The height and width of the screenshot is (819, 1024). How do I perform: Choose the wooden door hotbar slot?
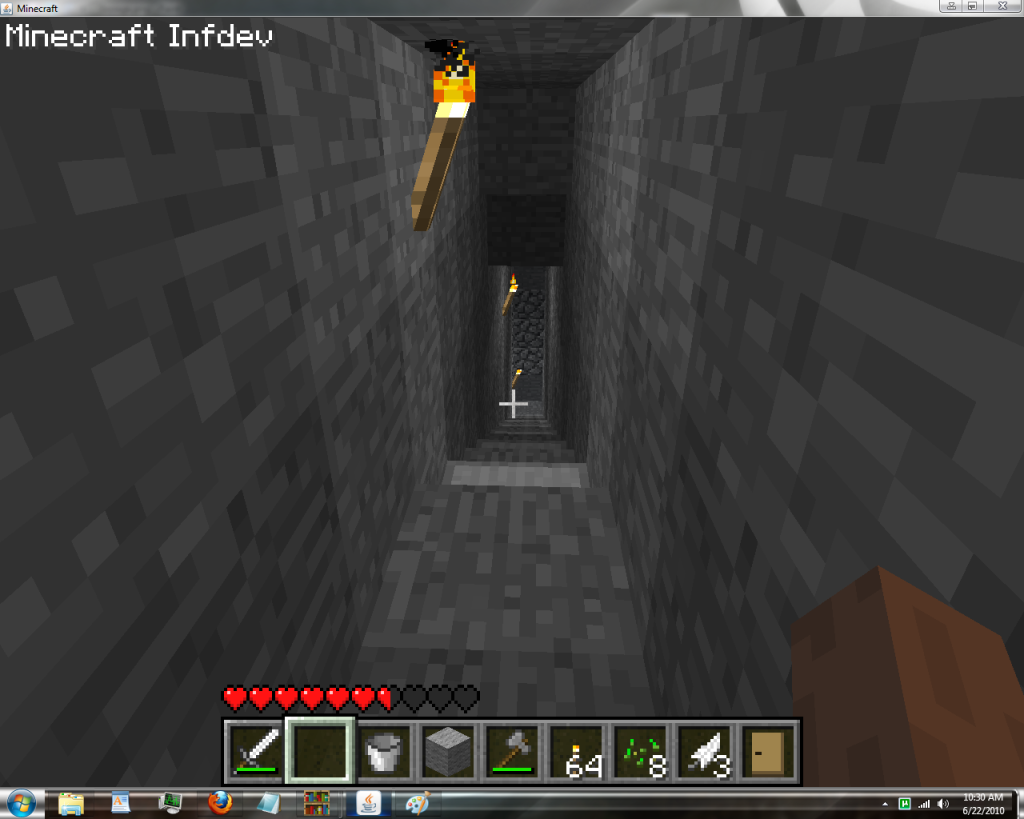(x=769, y=751)
